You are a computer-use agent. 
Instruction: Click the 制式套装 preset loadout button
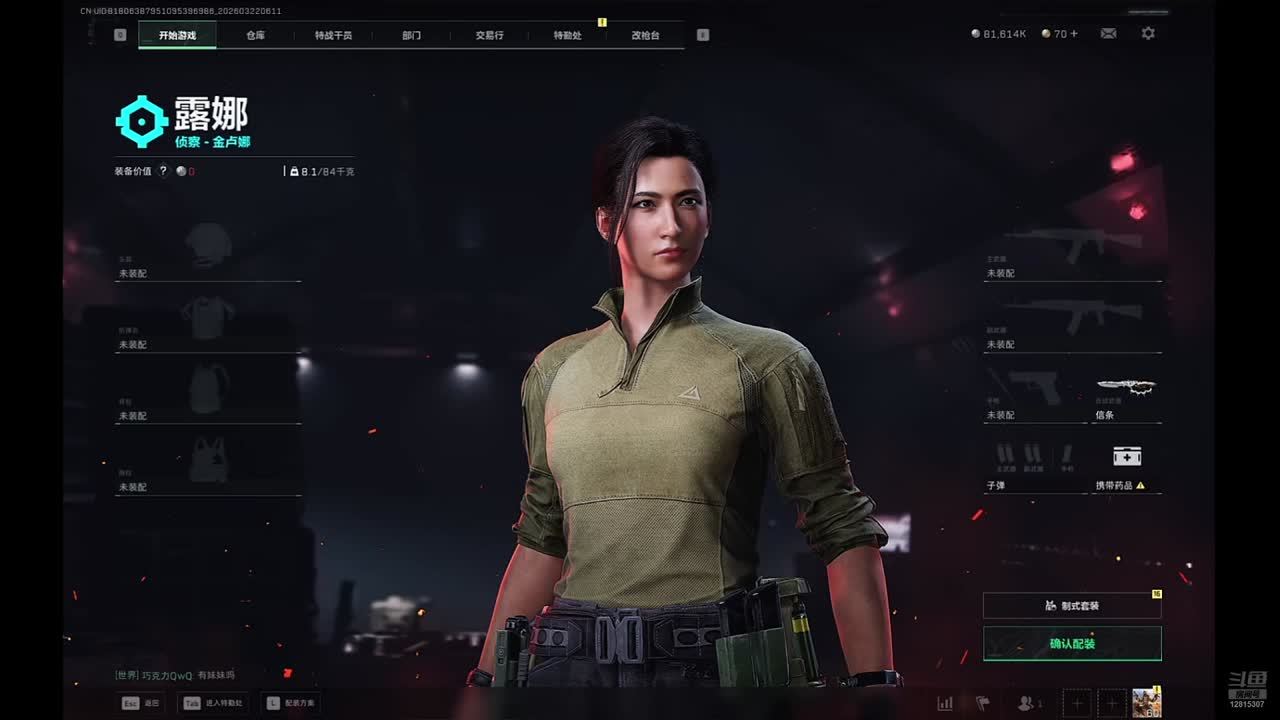[1072, 605]
